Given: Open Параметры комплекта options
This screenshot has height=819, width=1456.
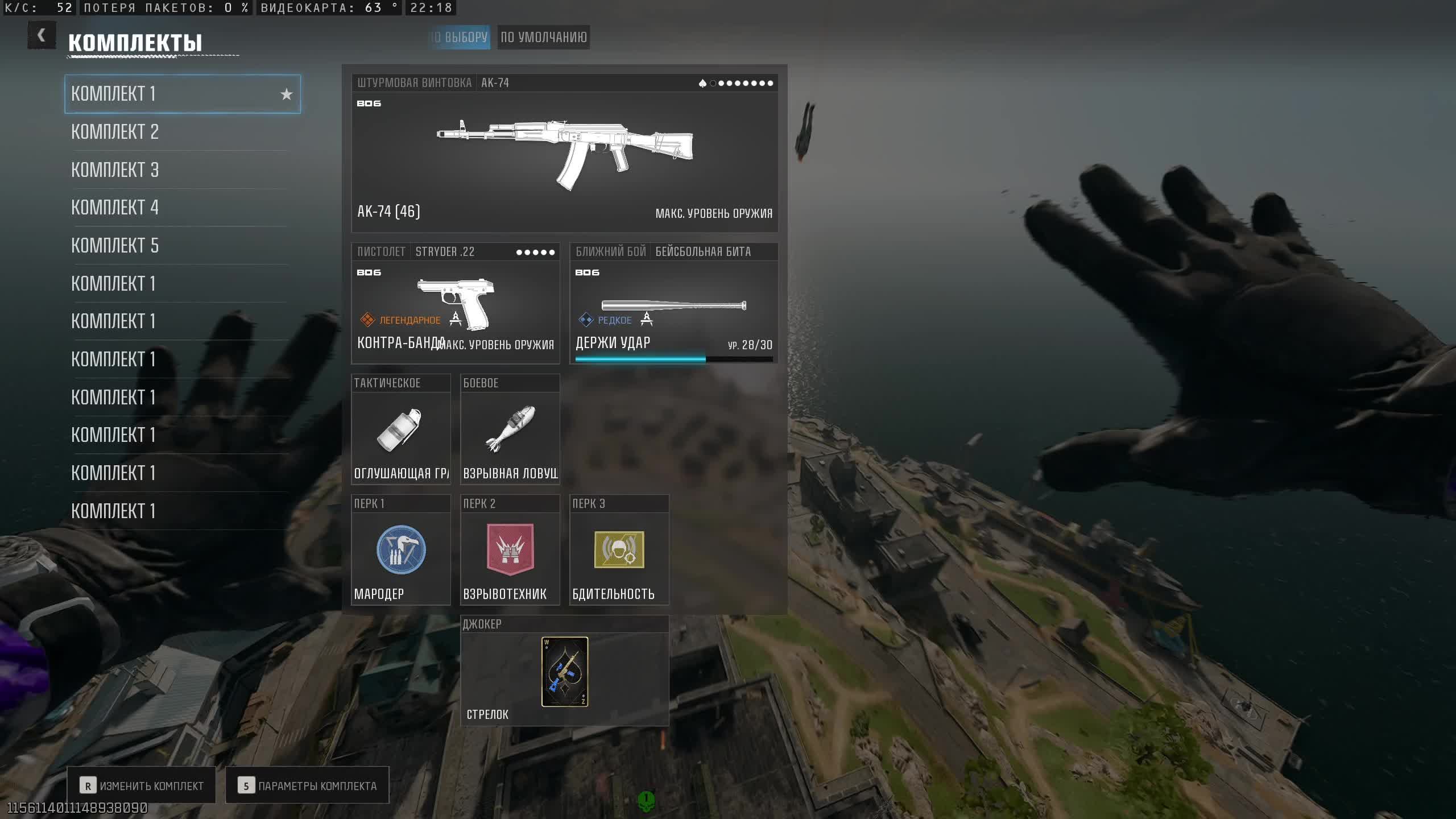Looking at the screenshot, I should click(307, 785).
